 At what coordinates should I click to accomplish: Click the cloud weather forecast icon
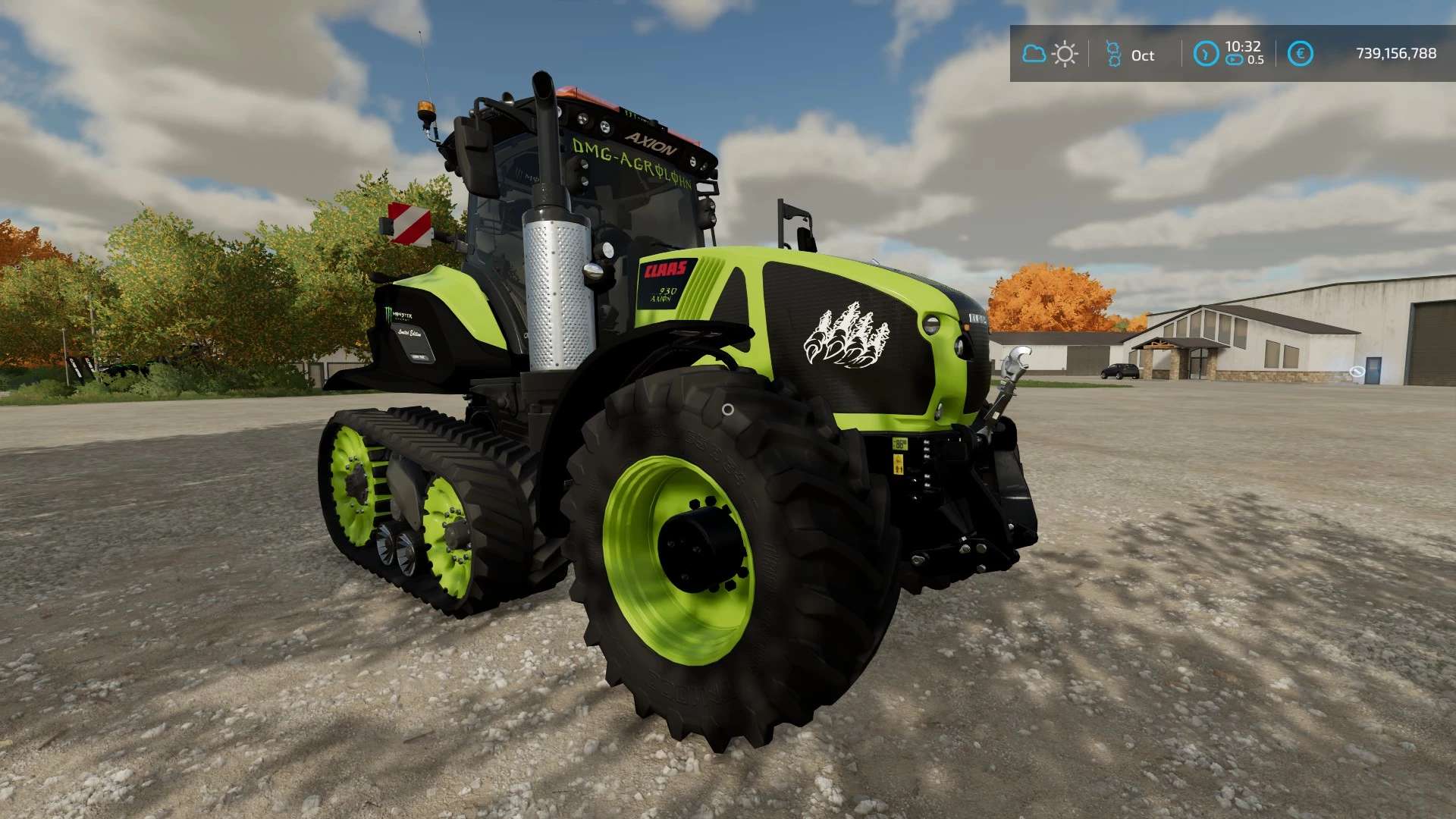click(x=1034, y=54)
